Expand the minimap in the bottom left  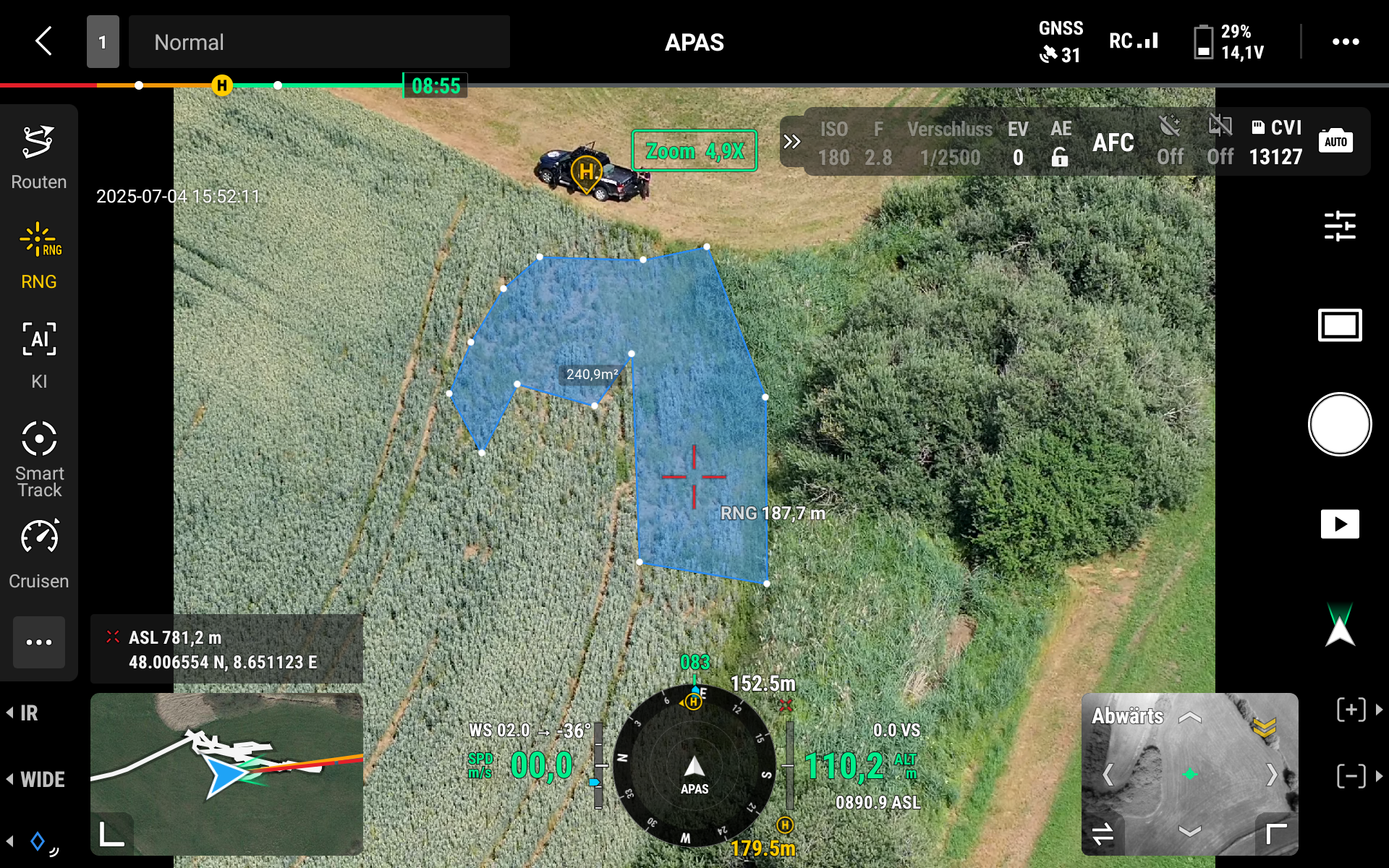(x=111, y=833)
